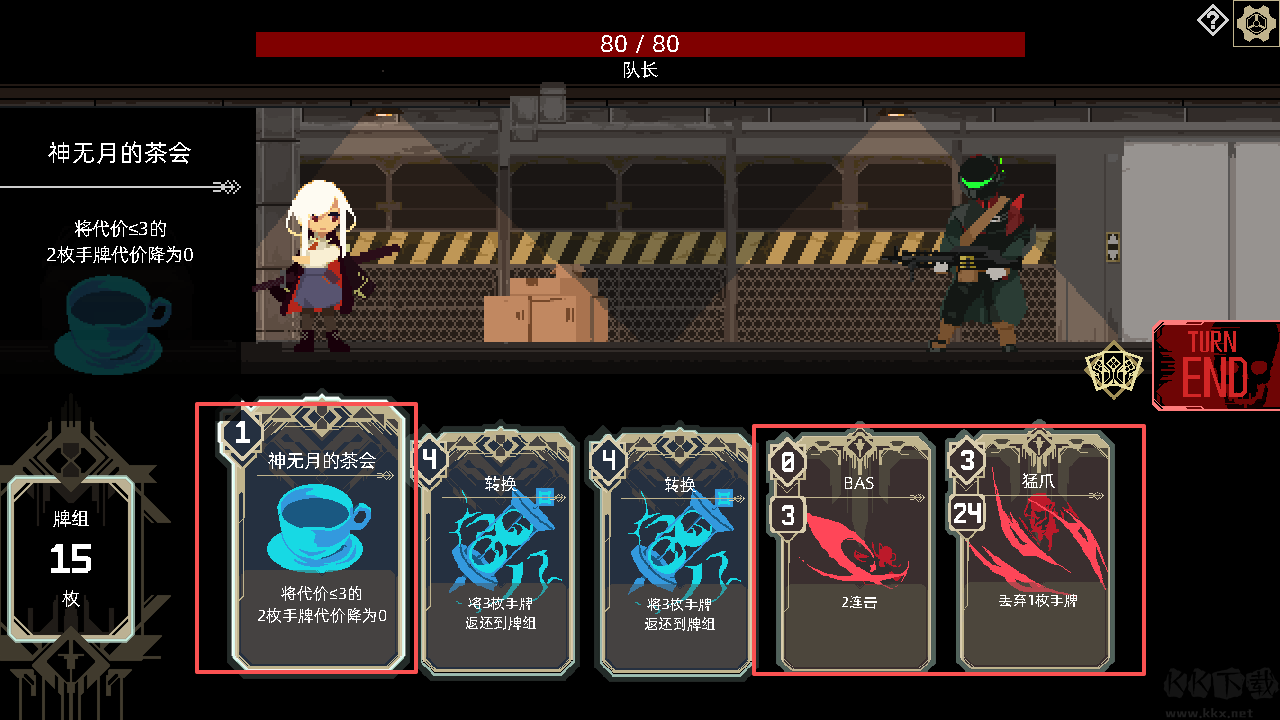View the 牌组 deck pile

(72, 558)
